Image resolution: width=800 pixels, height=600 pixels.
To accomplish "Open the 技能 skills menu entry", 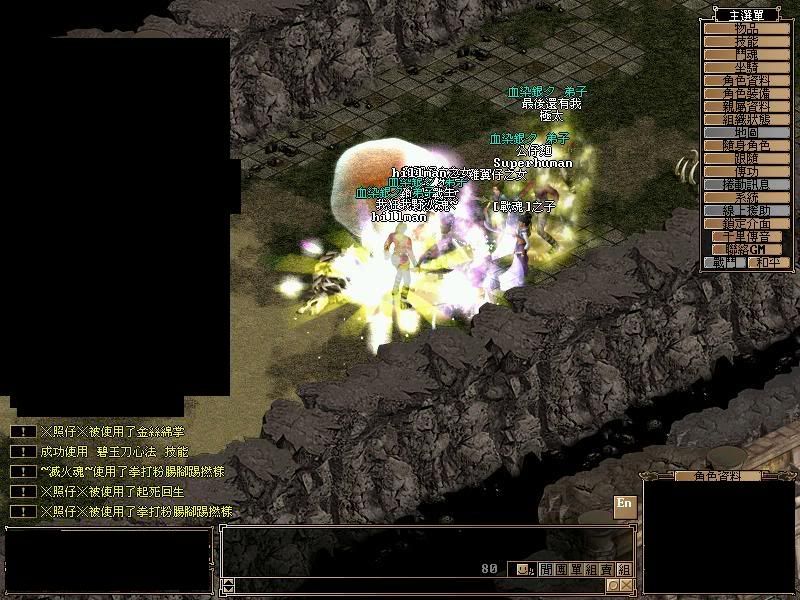I will pyautogui.click(x=747, y=41).
